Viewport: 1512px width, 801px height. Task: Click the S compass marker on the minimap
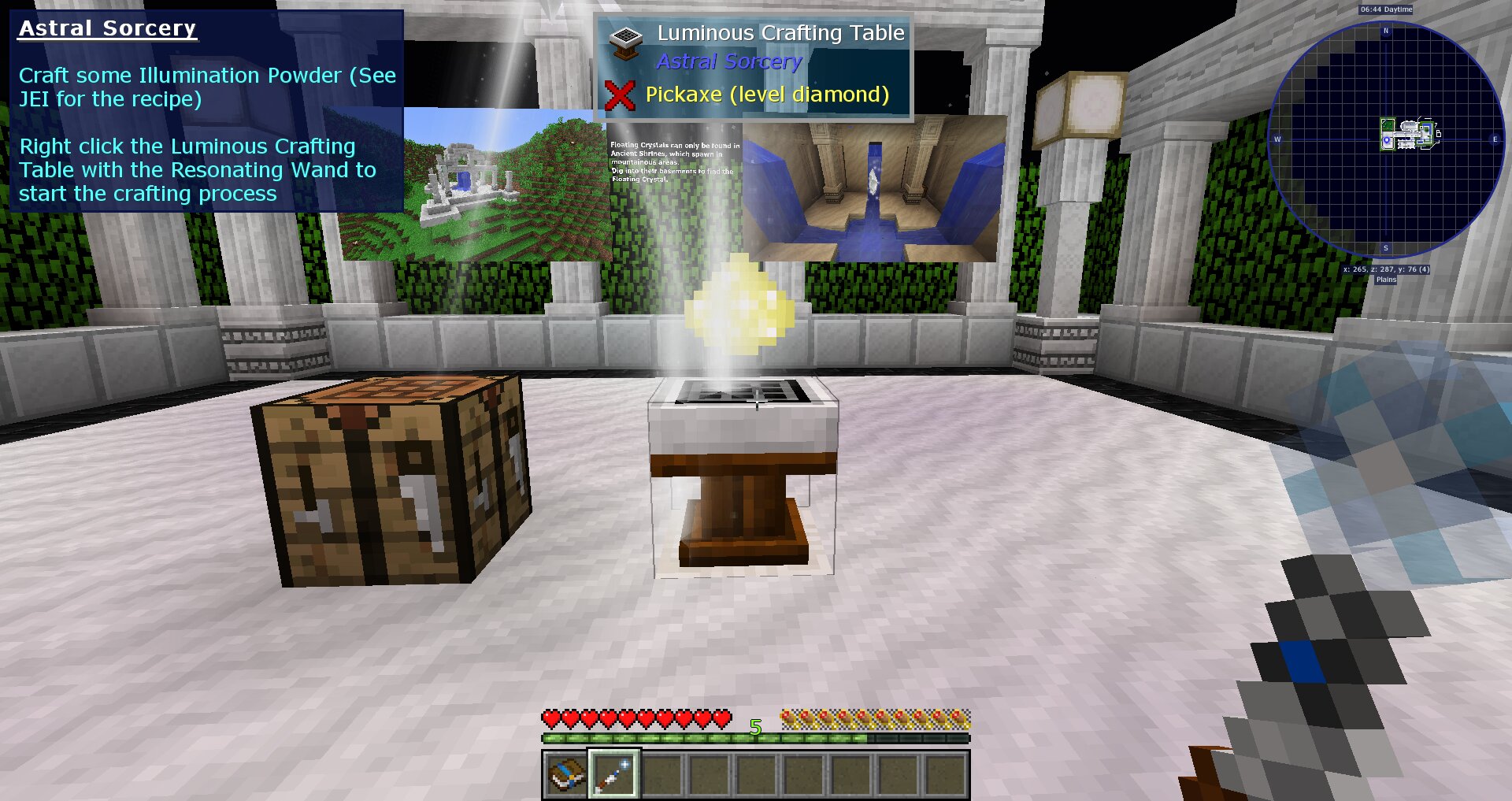click(x=1384, y=247)
